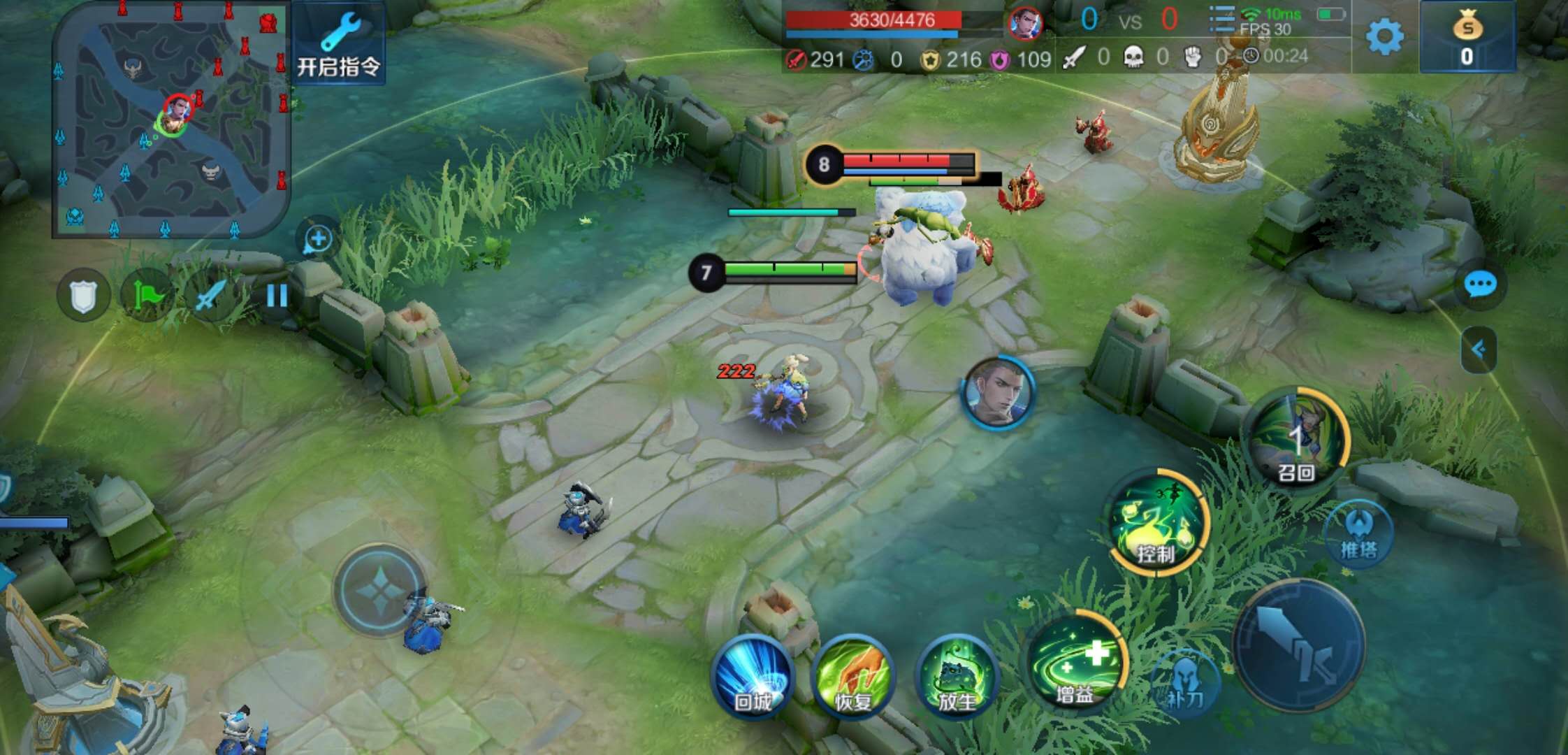Tap the 推塔 tower attack button

(1358, 534)
